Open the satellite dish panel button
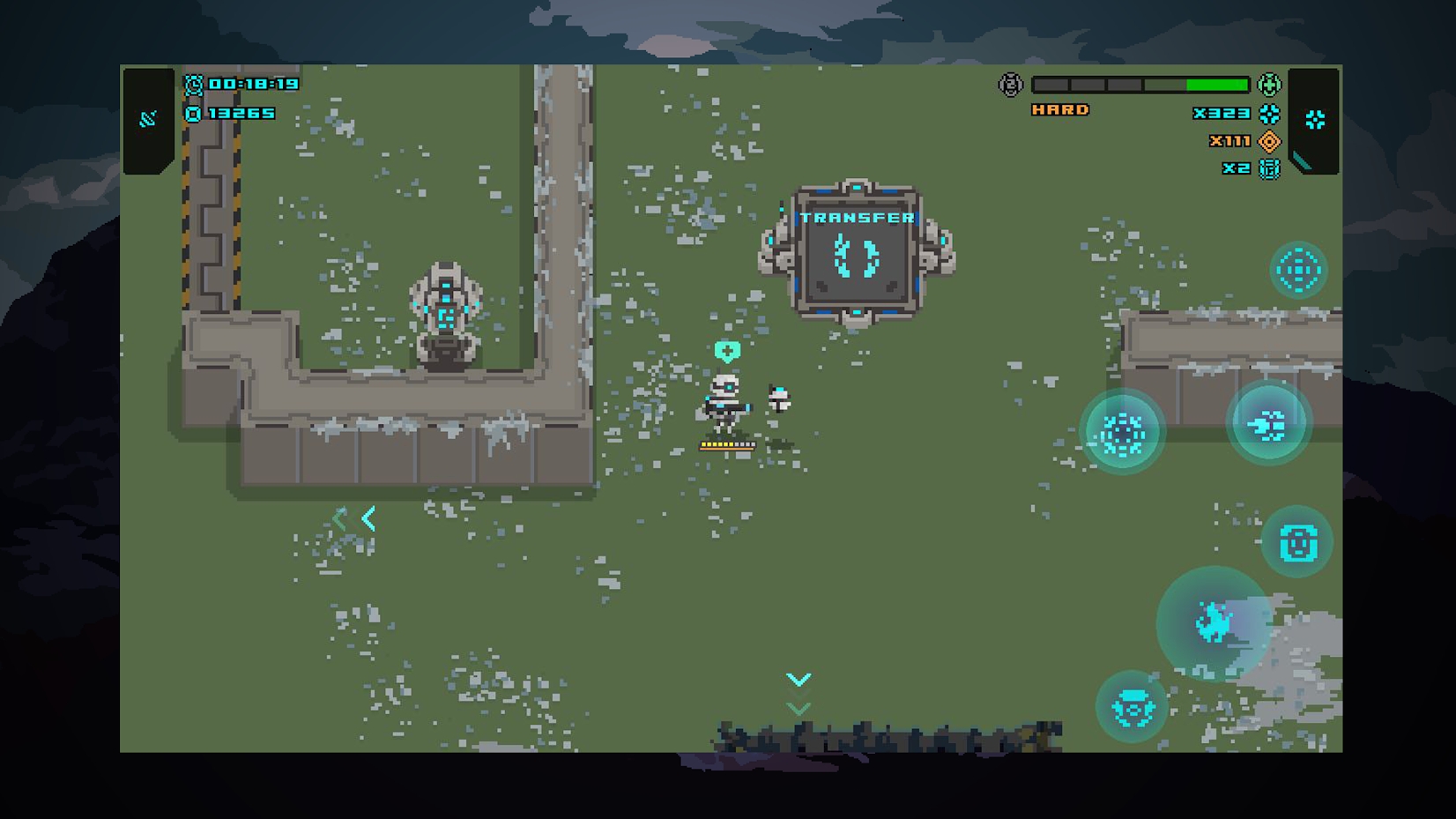This screenshot has height=819, width=1456. [148, 119]
